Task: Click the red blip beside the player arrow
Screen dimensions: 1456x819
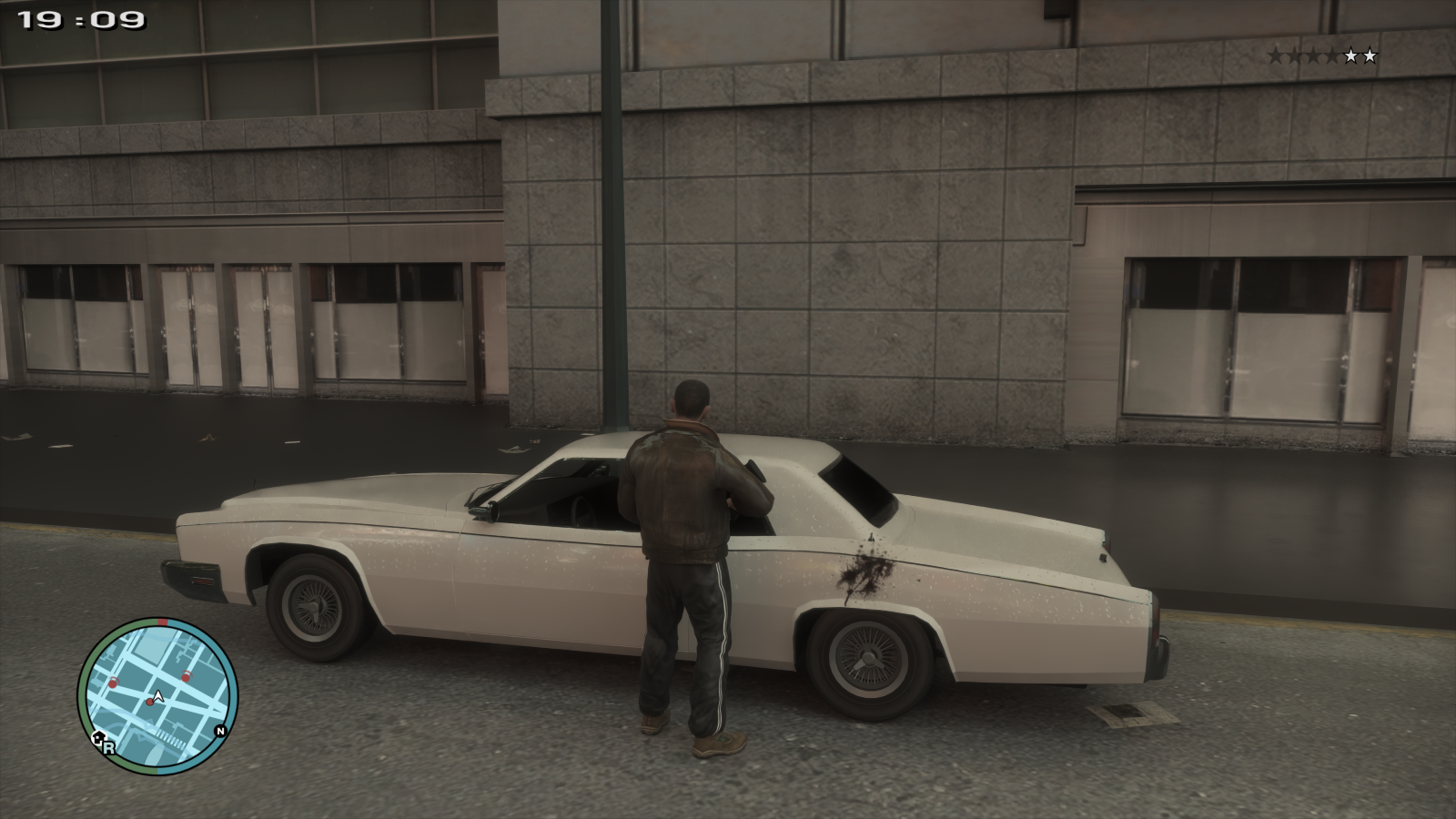Action: [149, 703]
